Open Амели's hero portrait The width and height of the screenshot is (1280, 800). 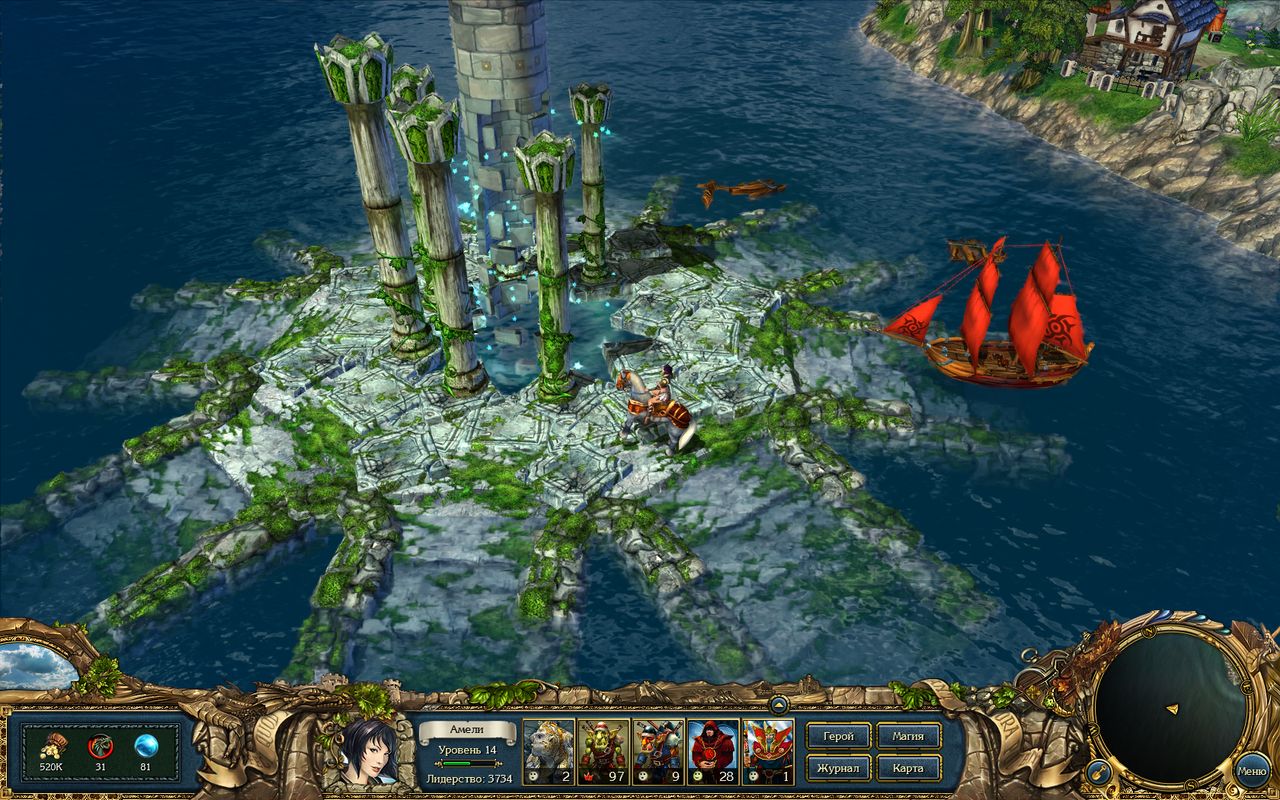tap(370, 755)
